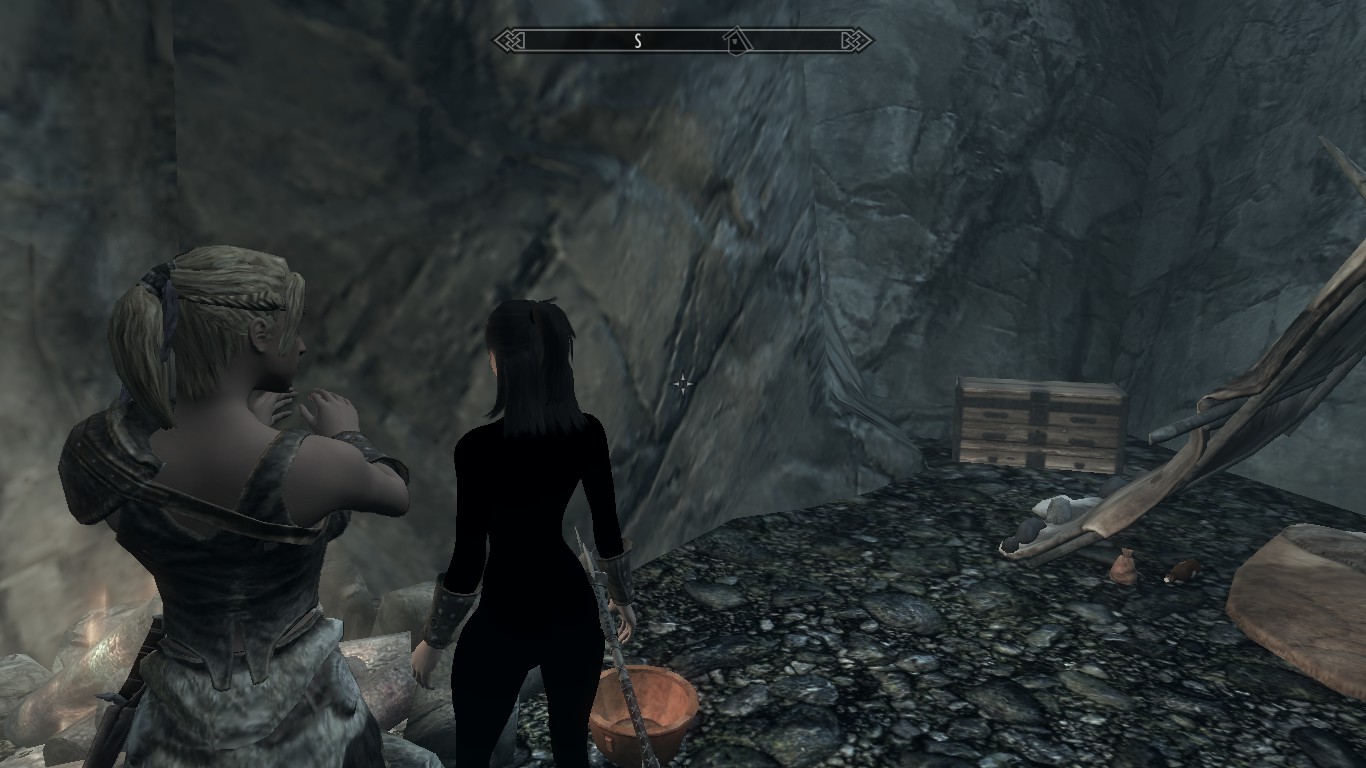
Task: Select the S heading on the compass bar
Action: tap(637, 41)
